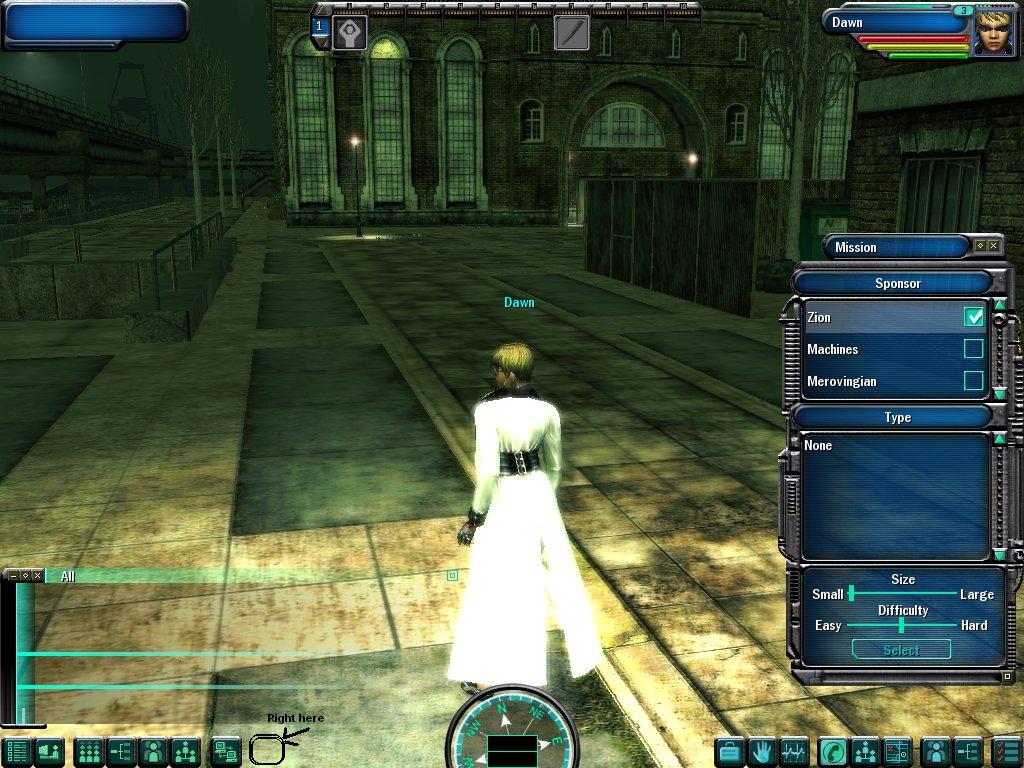Open the heartbeat monitor icon
Image resolution: width=1024 pixels, height=768 pixels.
pyautogui.click(x=794, y=750)
